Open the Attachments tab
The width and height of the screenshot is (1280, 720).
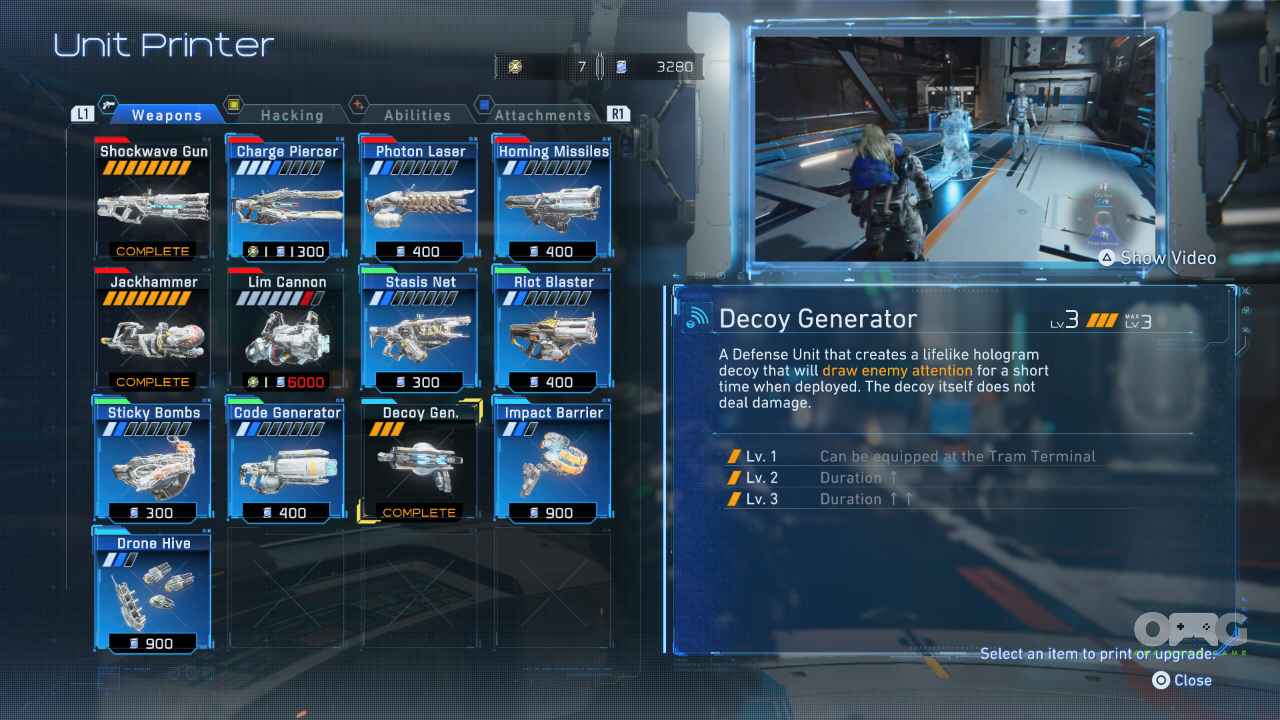(543, 115)
